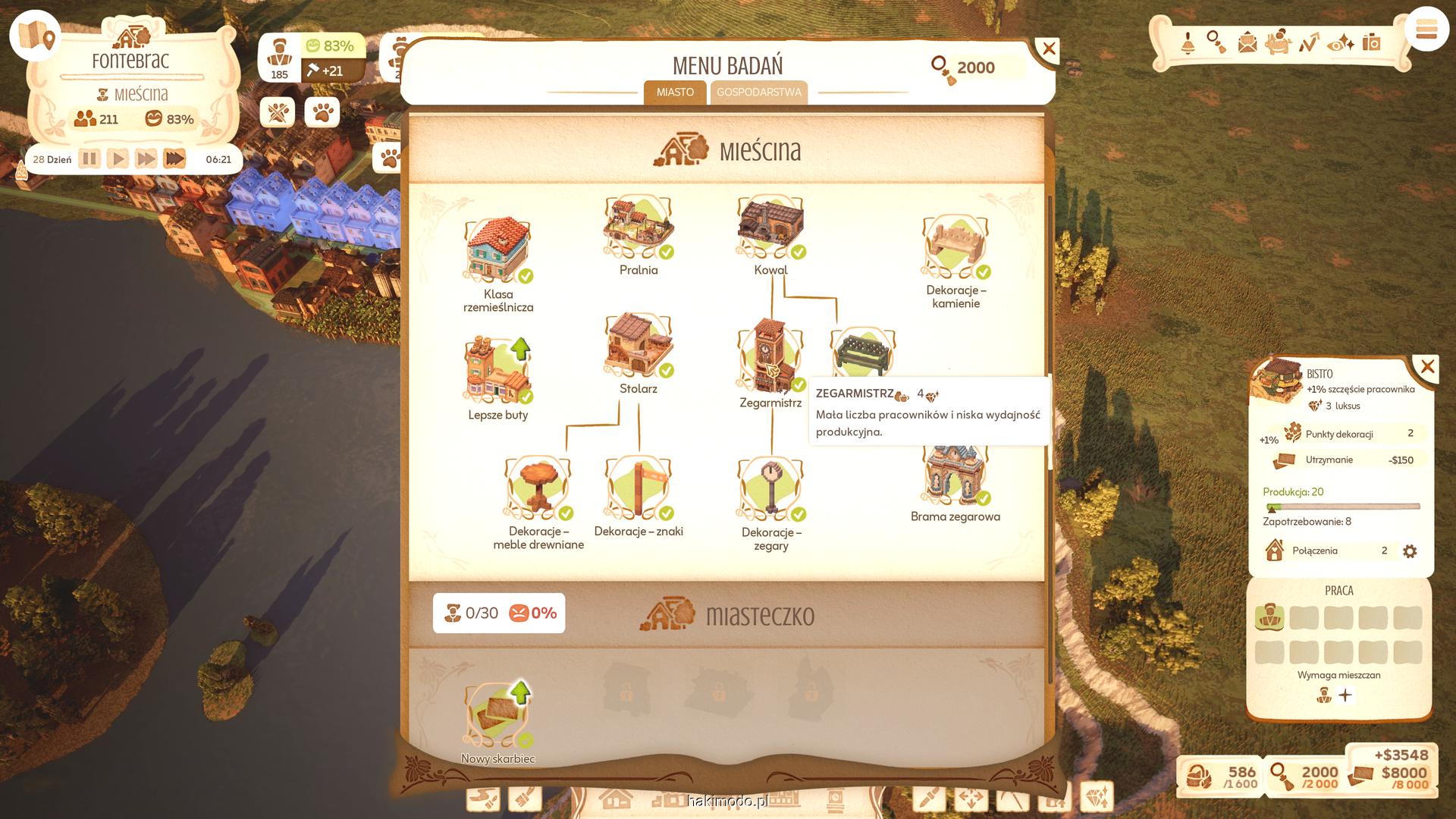
Task: Pause the game time
Action: point(89,159)
